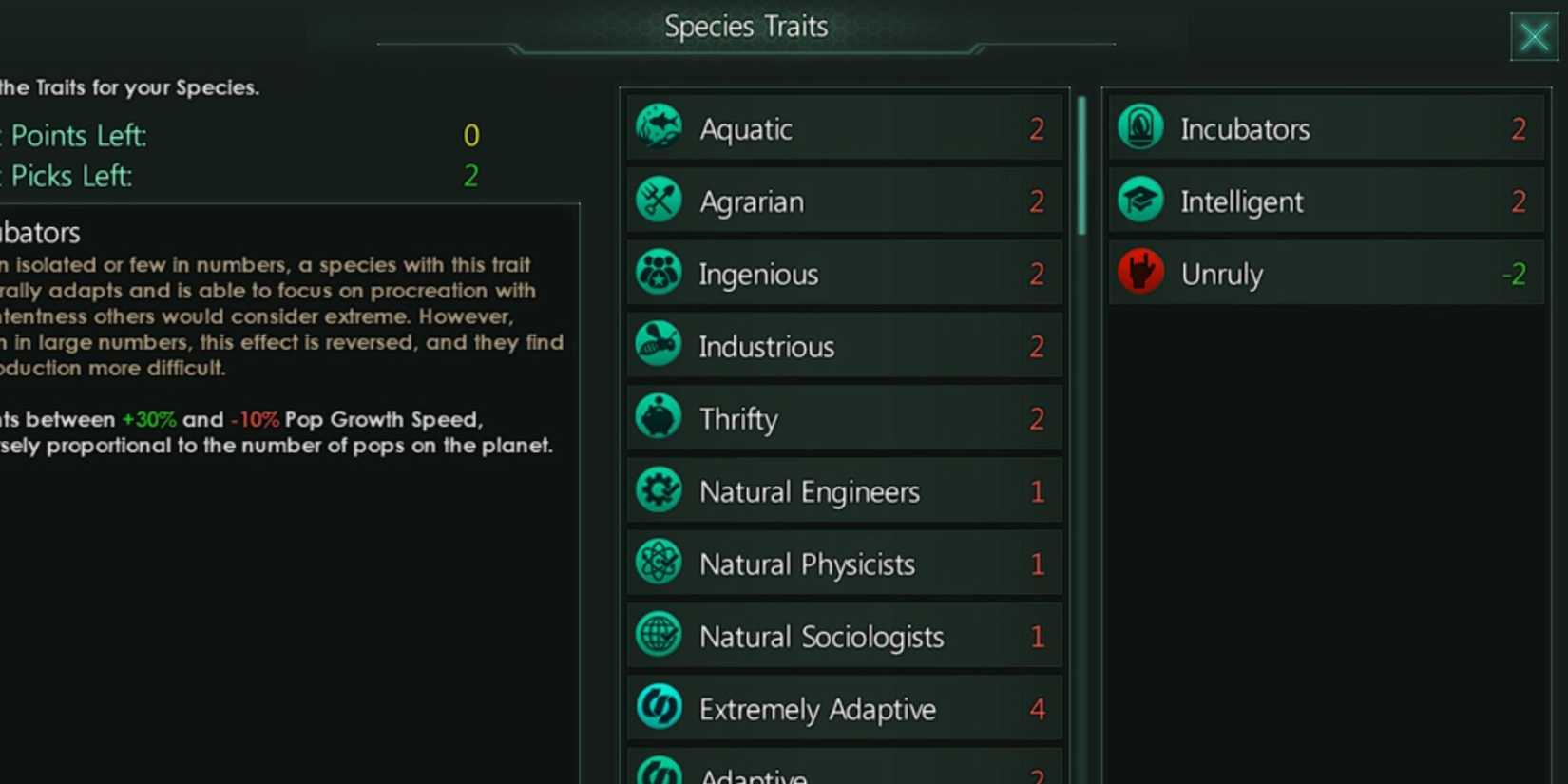1568x784 pixels.
Task: Click the Natural Sociologists globe icon
Action: pyautogui.click(x=659, y=636)
